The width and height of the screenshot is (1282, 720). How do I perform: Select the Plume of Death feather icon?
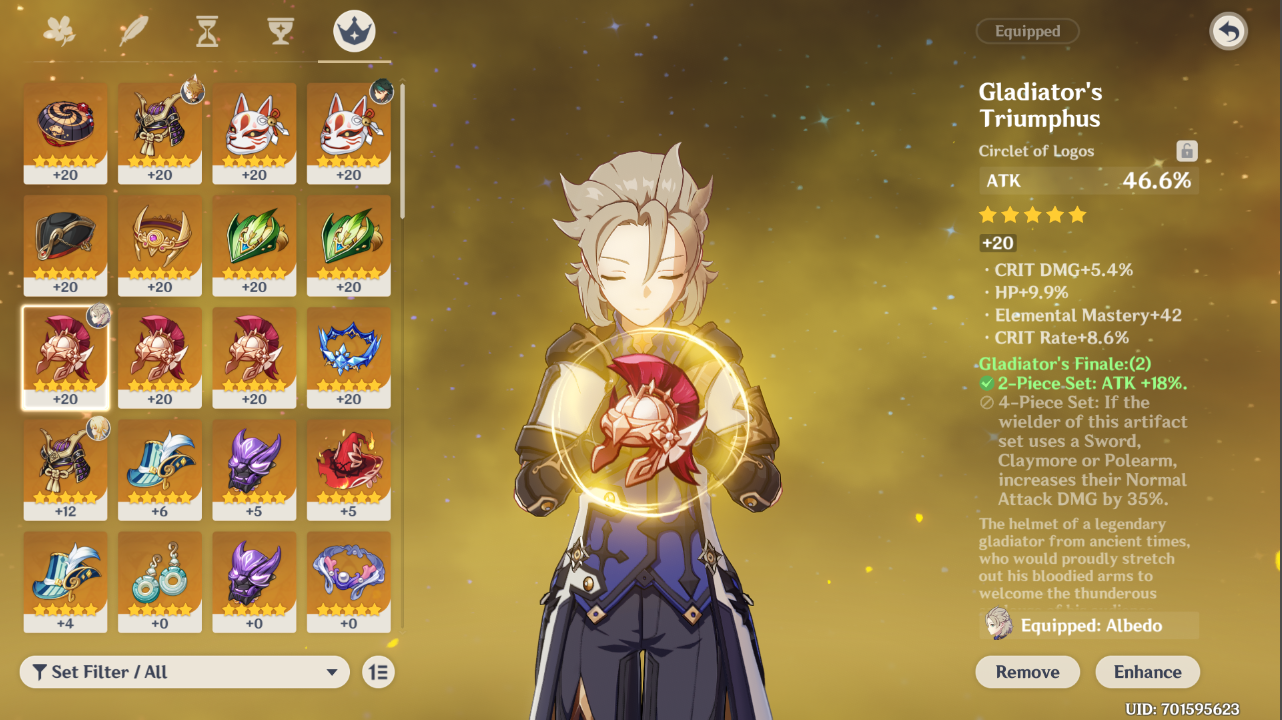133,31
